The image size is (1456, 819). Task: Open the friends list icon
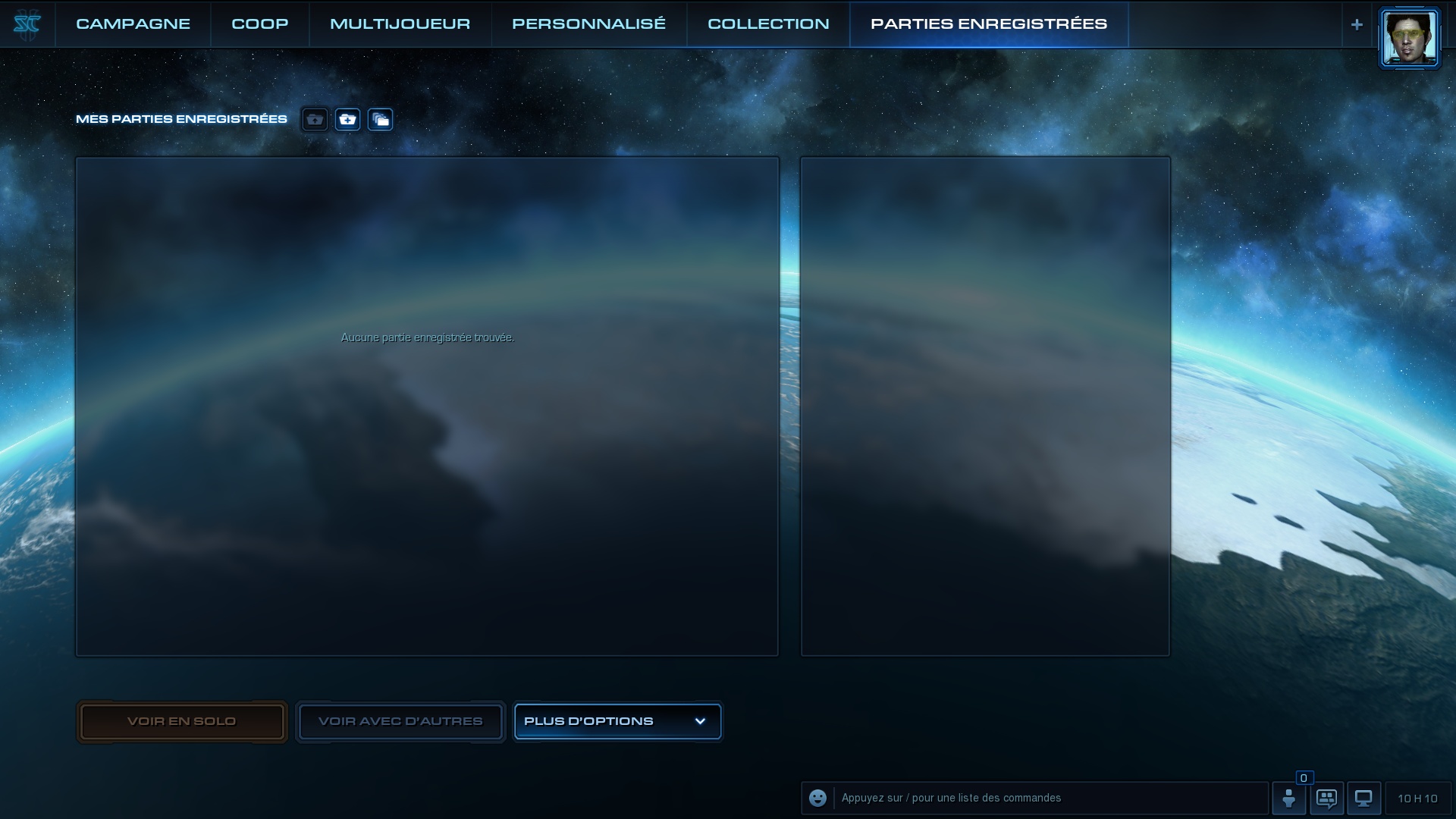pyautogui.click(x=1288, y=799)
